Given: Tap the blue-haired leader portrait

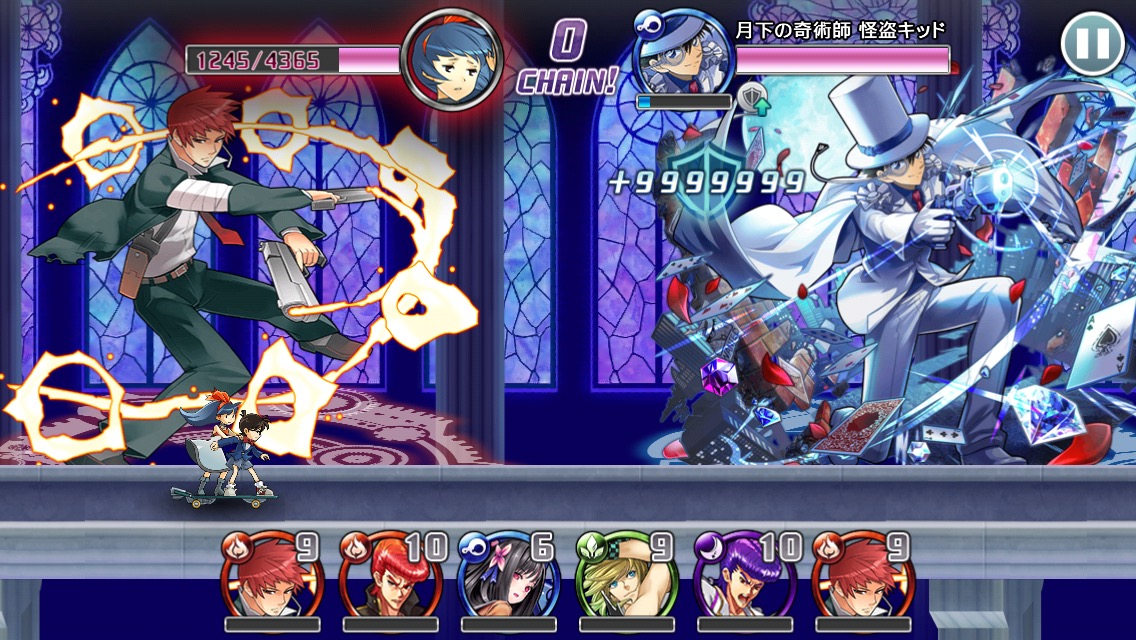Looking at the screenshot, I should tap(451, 58).
